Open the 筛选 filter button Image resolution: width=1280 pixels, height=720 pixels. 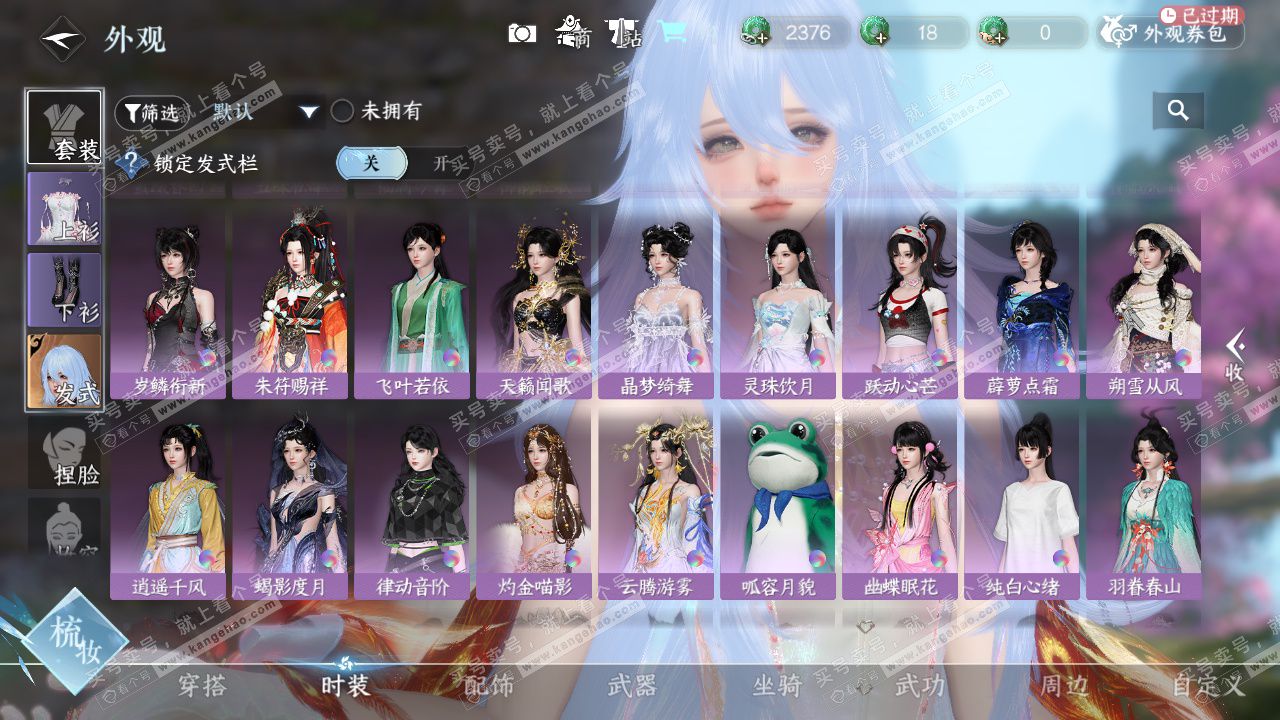152,112
